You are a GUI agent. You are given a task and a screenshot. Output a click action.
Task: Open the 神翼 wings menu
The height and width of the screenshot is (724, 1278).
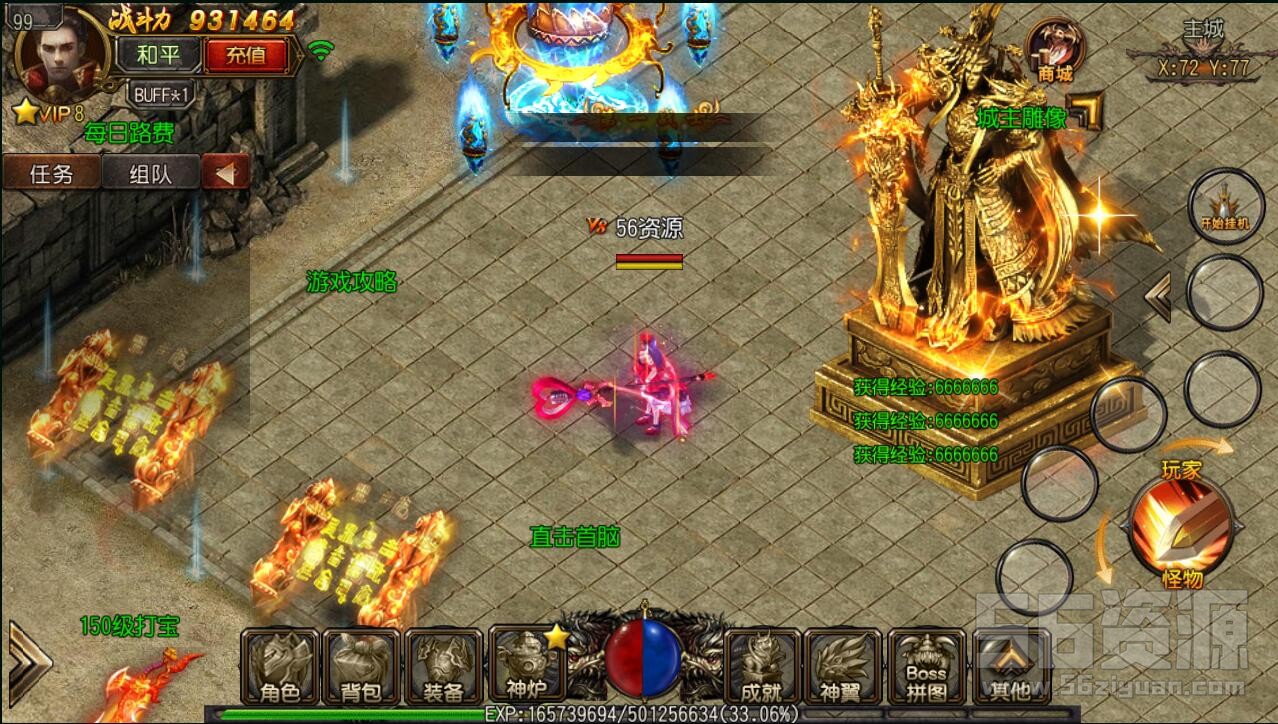point(843,666)
